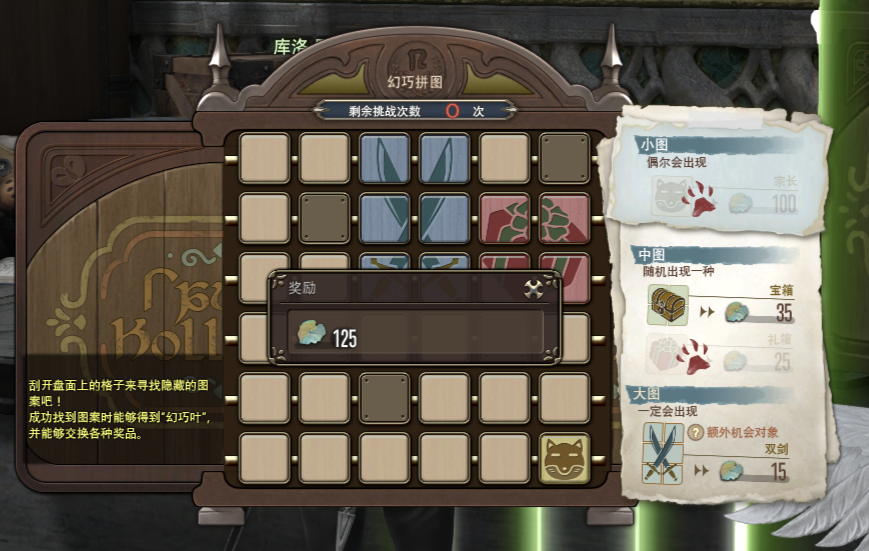Select the fox face tile on the board

coord(564,457)
